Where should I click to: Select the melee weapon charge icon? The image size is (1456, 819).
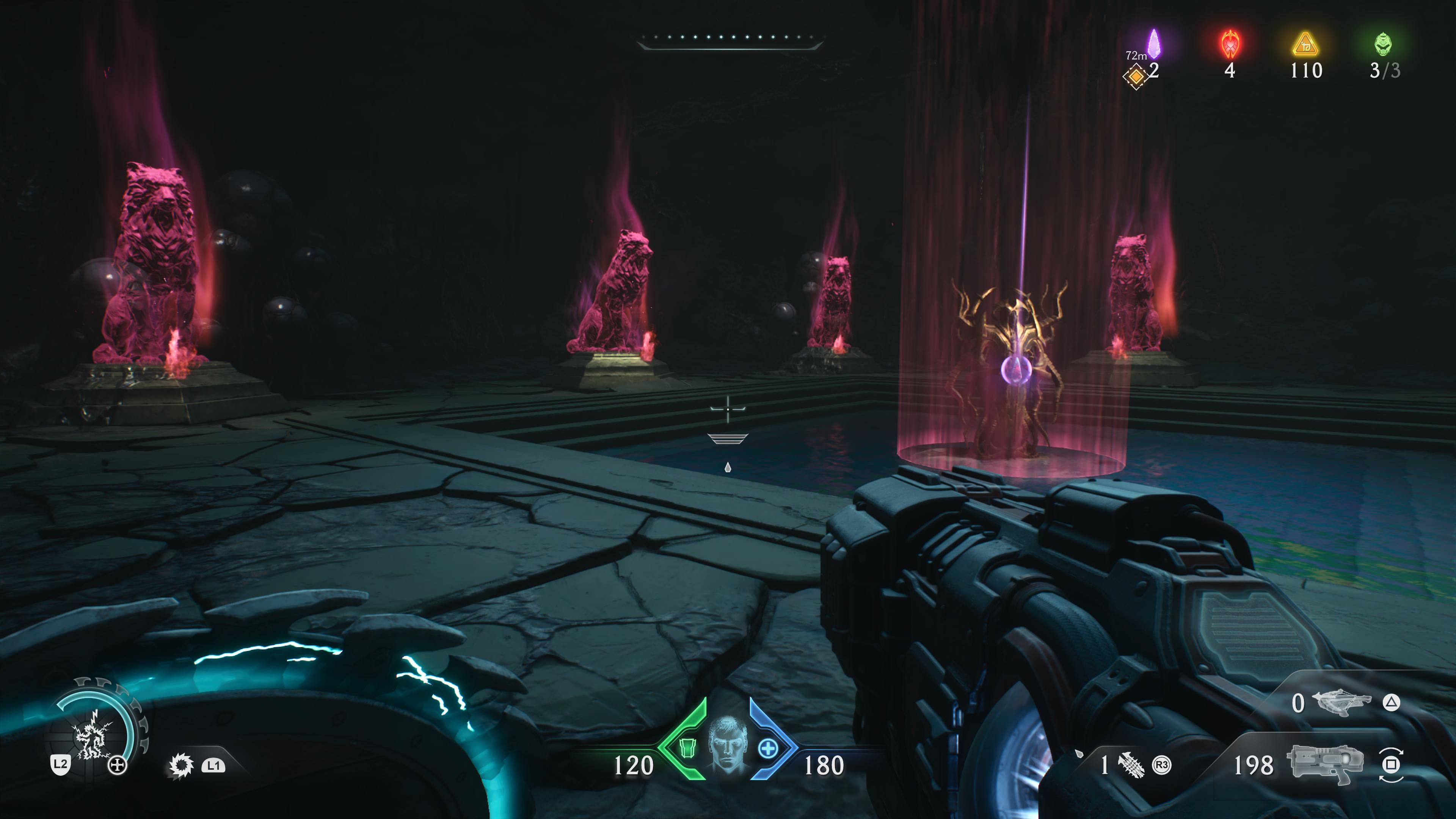1130,765
